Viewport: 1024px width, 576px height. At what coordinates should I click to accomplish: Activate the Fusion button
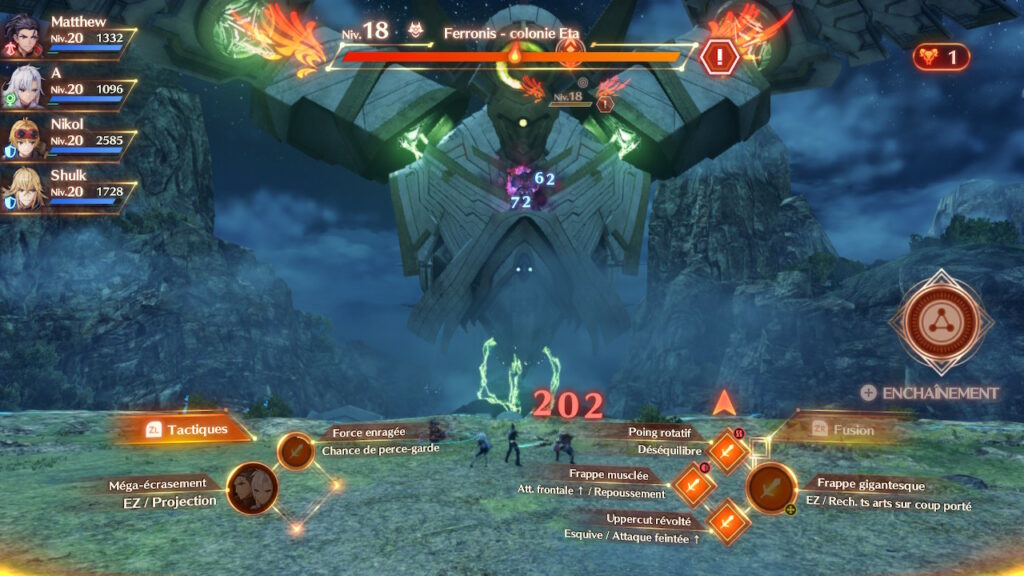point(845,430)
